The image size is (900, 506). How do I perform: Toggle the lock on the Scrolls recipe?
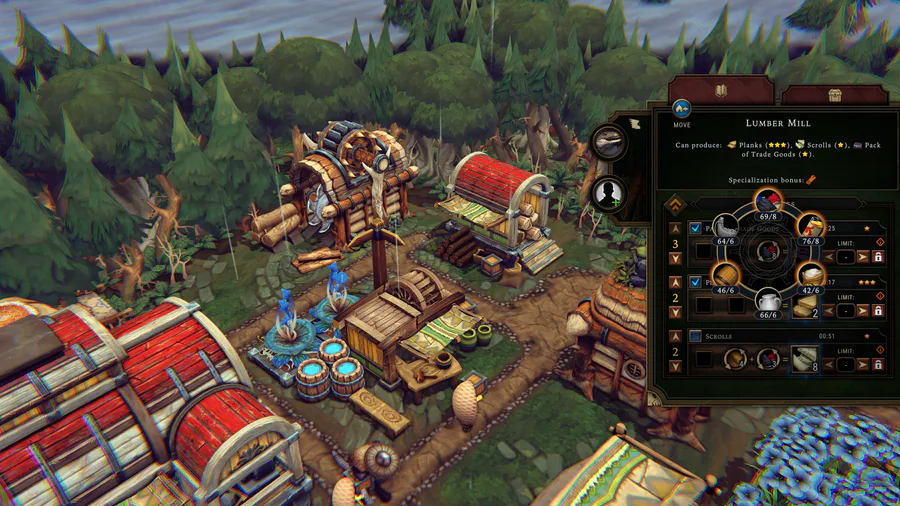point(878,366)
